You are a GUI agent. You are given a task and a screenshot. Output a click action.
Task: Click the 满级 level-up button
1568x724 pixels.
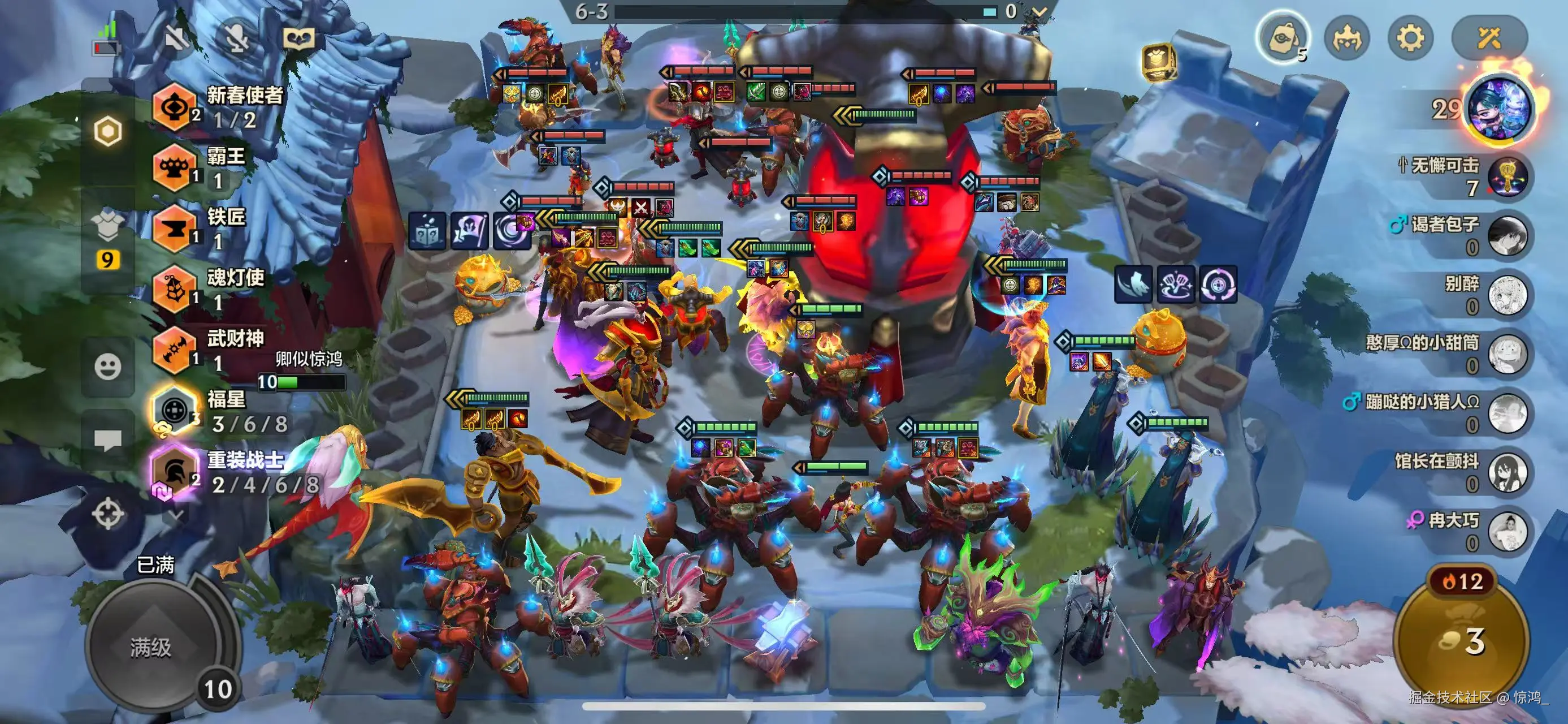(x=151, y=647)
